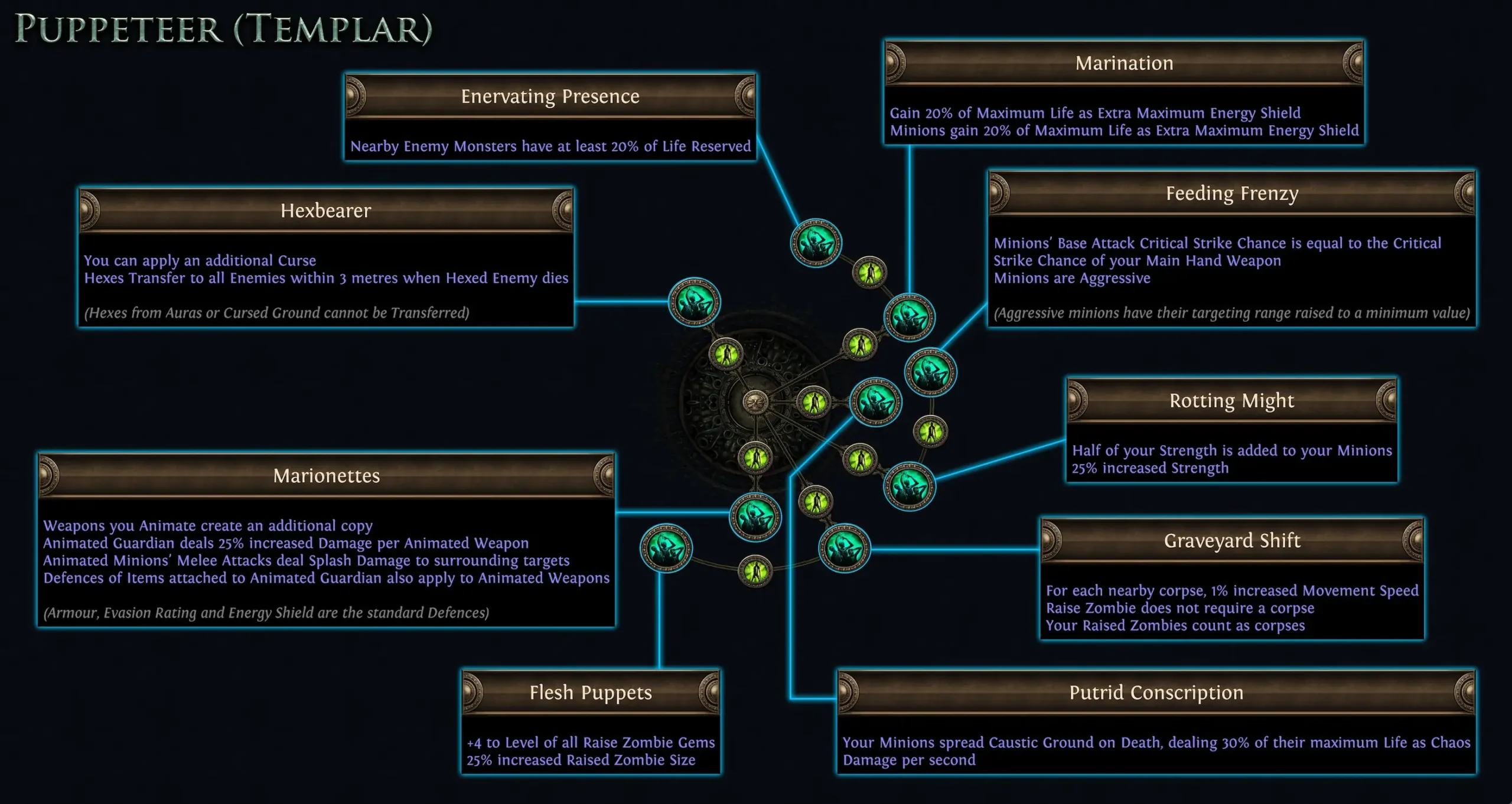The image size is (1512, 804).
Task: Select the small passive node below Flesh Puppets connector
Action: pos(755,571)
